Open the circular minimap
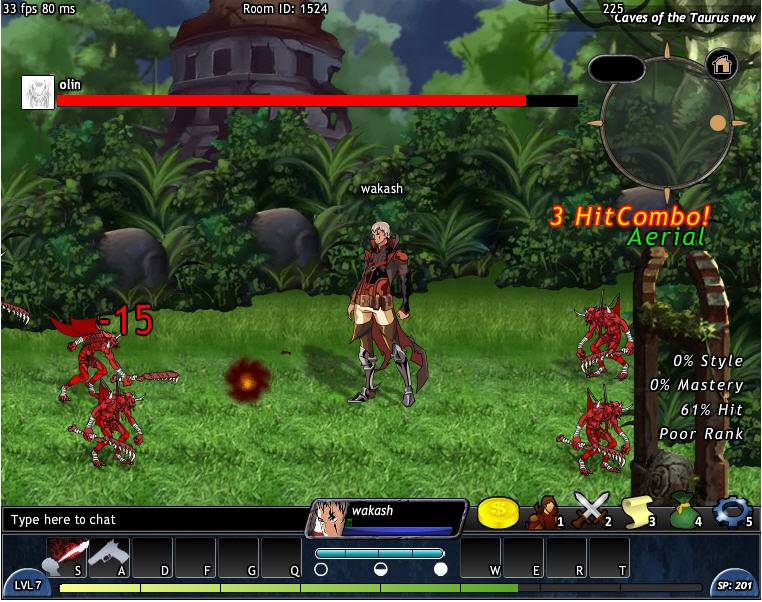762x602 pixels. 667,125
